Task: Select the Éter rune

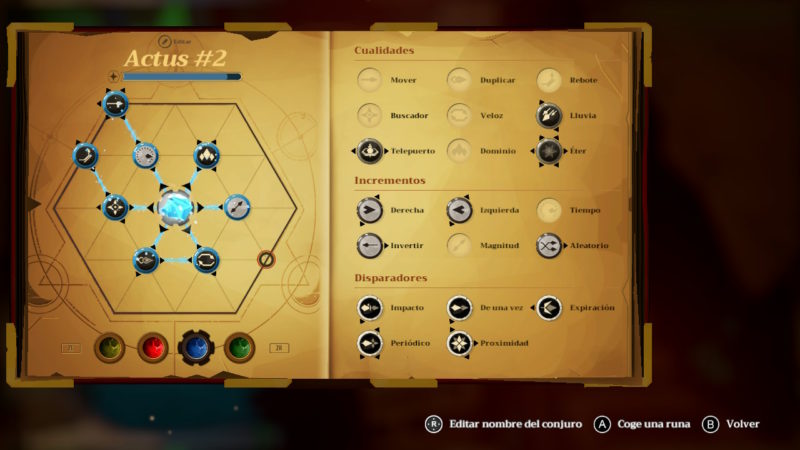Action: pyautogui.click(x=548, y=151)
